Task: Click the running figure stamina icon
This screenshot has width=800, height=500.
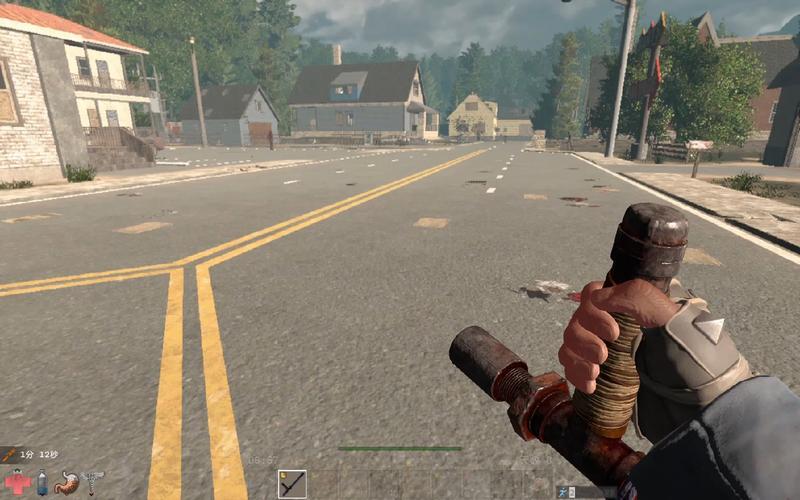Action: (x=563, y=492)
